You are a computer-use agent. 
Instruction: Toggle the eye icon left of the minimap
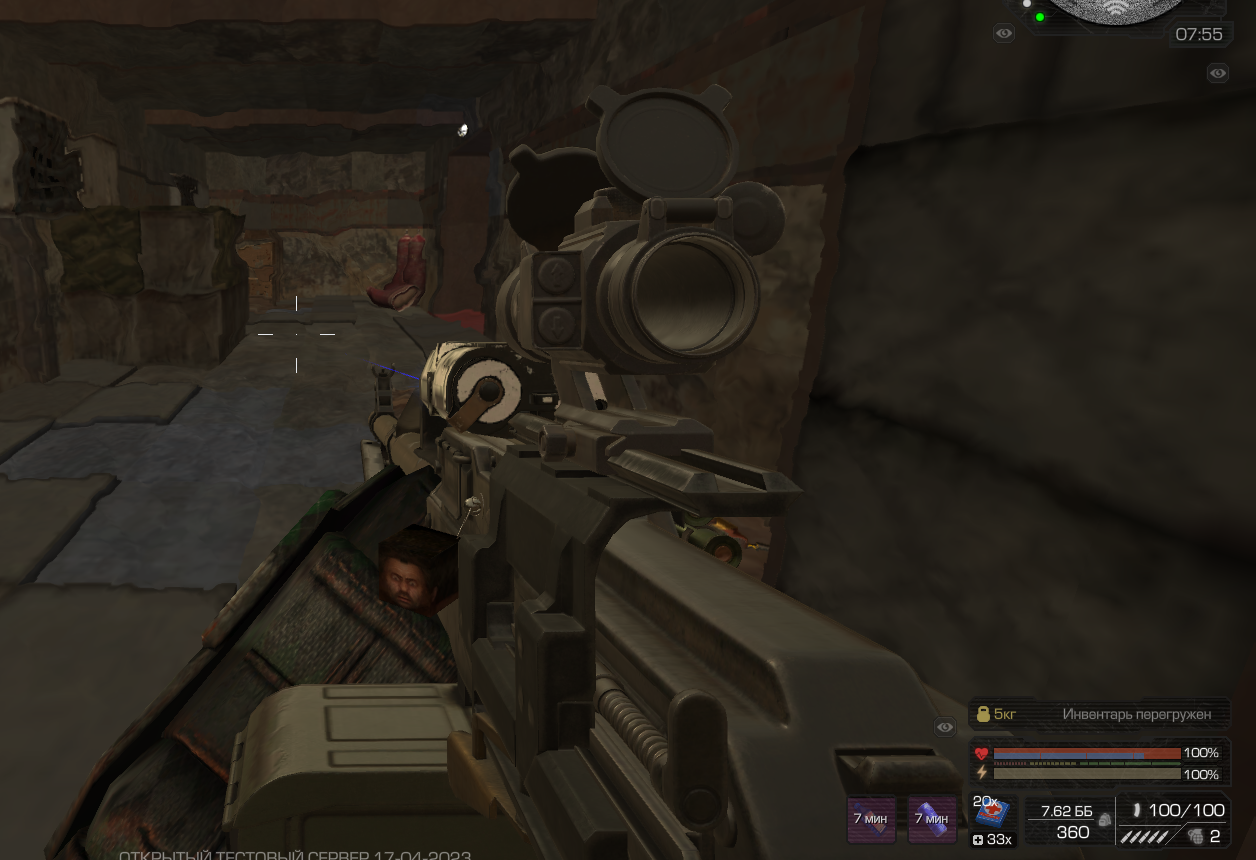[x=1004, y=34]
